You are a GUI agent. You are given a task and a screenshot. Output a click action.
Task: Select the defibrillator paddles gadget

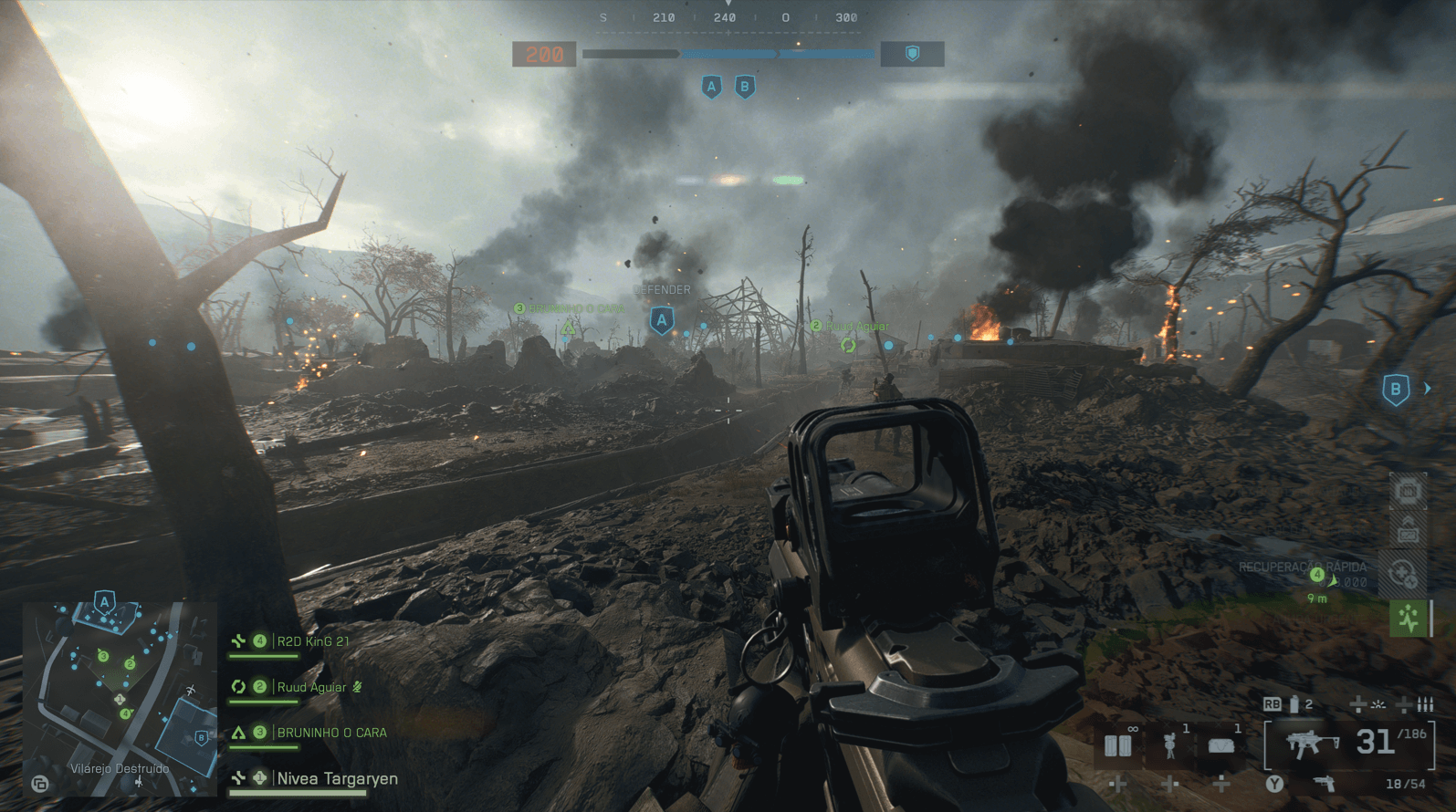click(x=1118, y=746)
